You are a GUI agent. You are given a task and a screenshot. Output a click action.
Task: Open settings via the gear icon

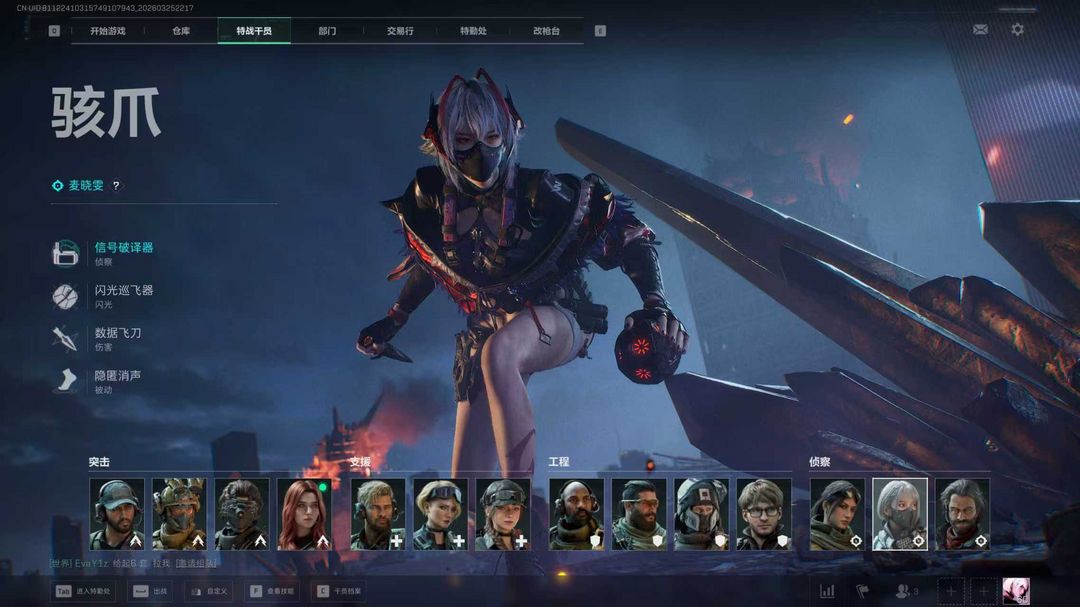(1017, 30)
